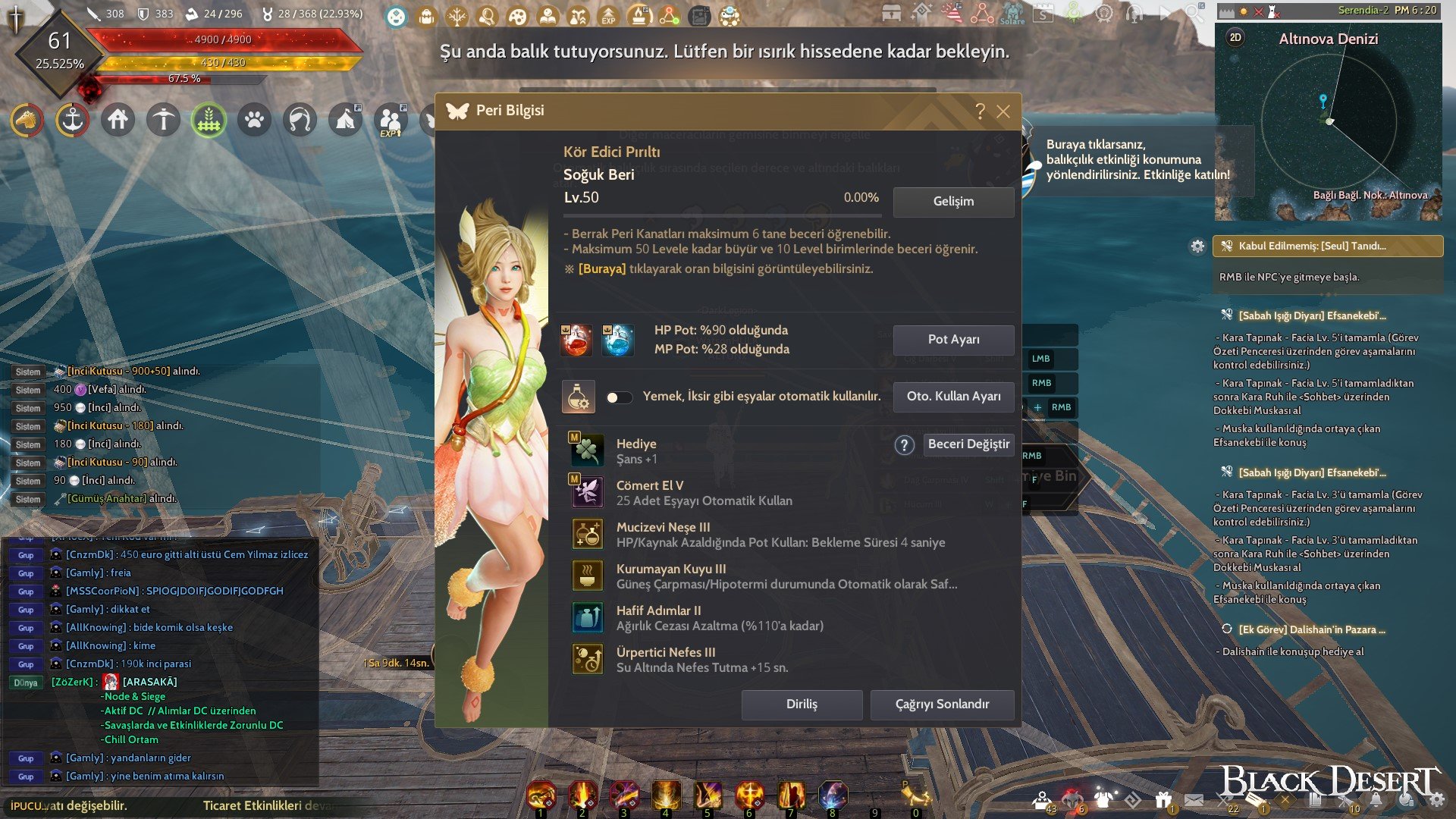This screenshot has height=819, width=1456.
Task: Close the Peri Bilgisi window
Action: click(x=1003, y=111)
